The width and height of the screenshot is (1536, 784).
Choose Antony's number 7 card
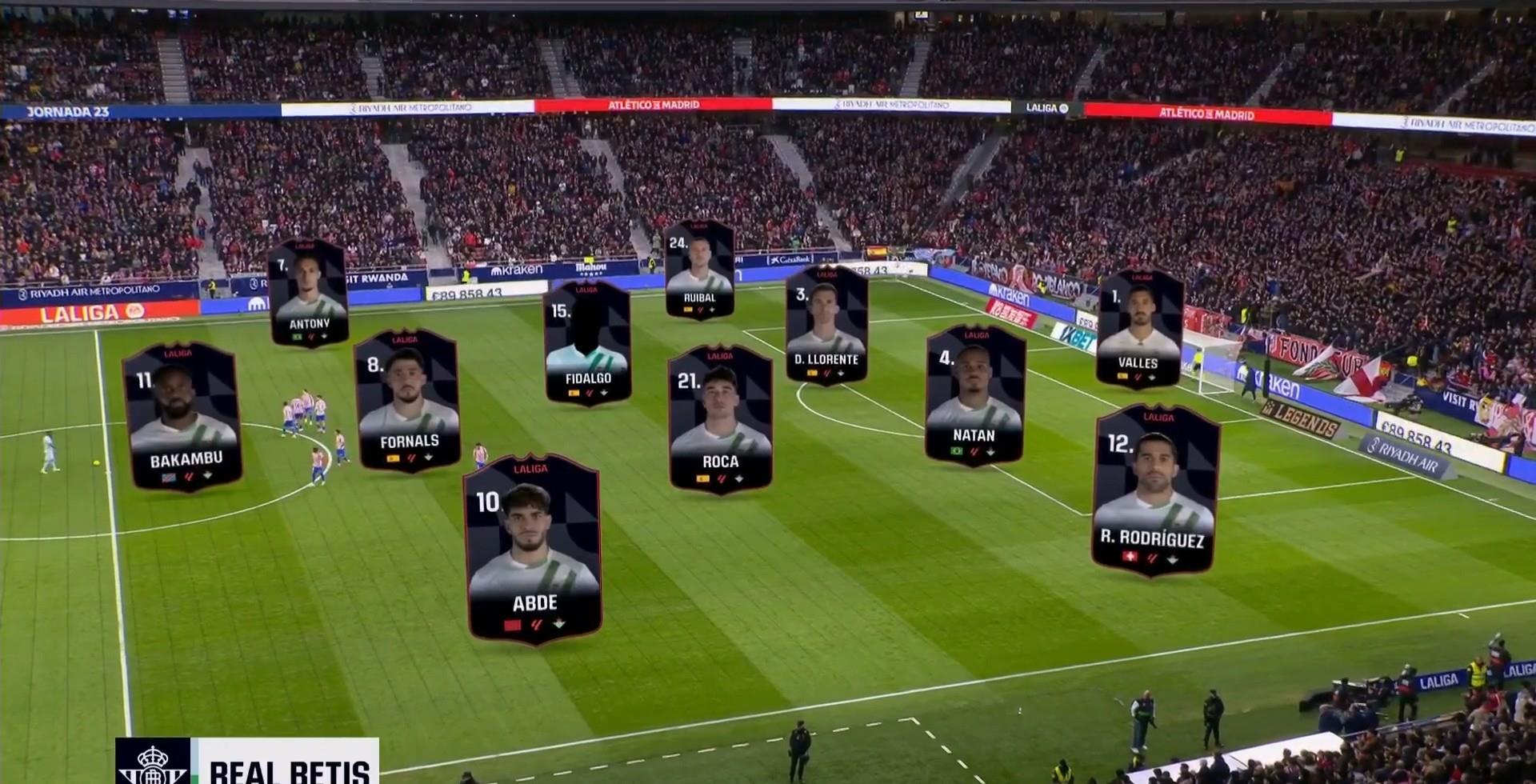click(308, 293)
